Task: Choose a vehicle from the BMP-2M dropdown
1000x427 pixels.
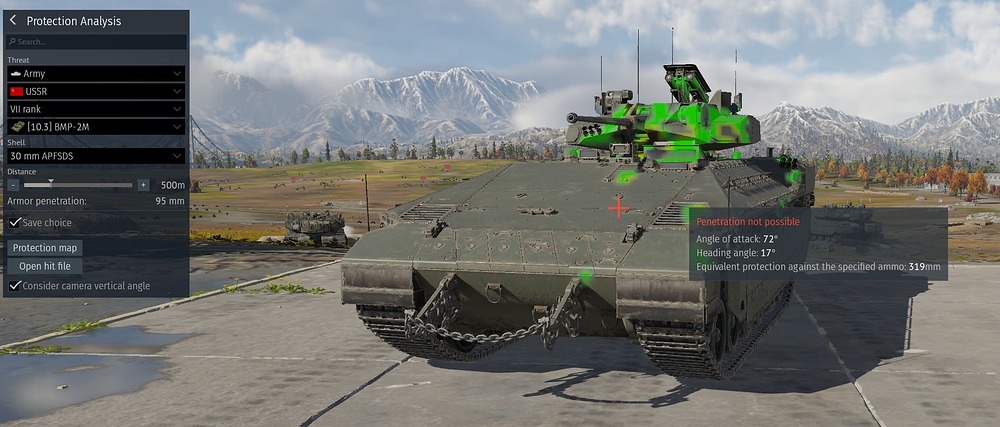Action: coord(96,127)
